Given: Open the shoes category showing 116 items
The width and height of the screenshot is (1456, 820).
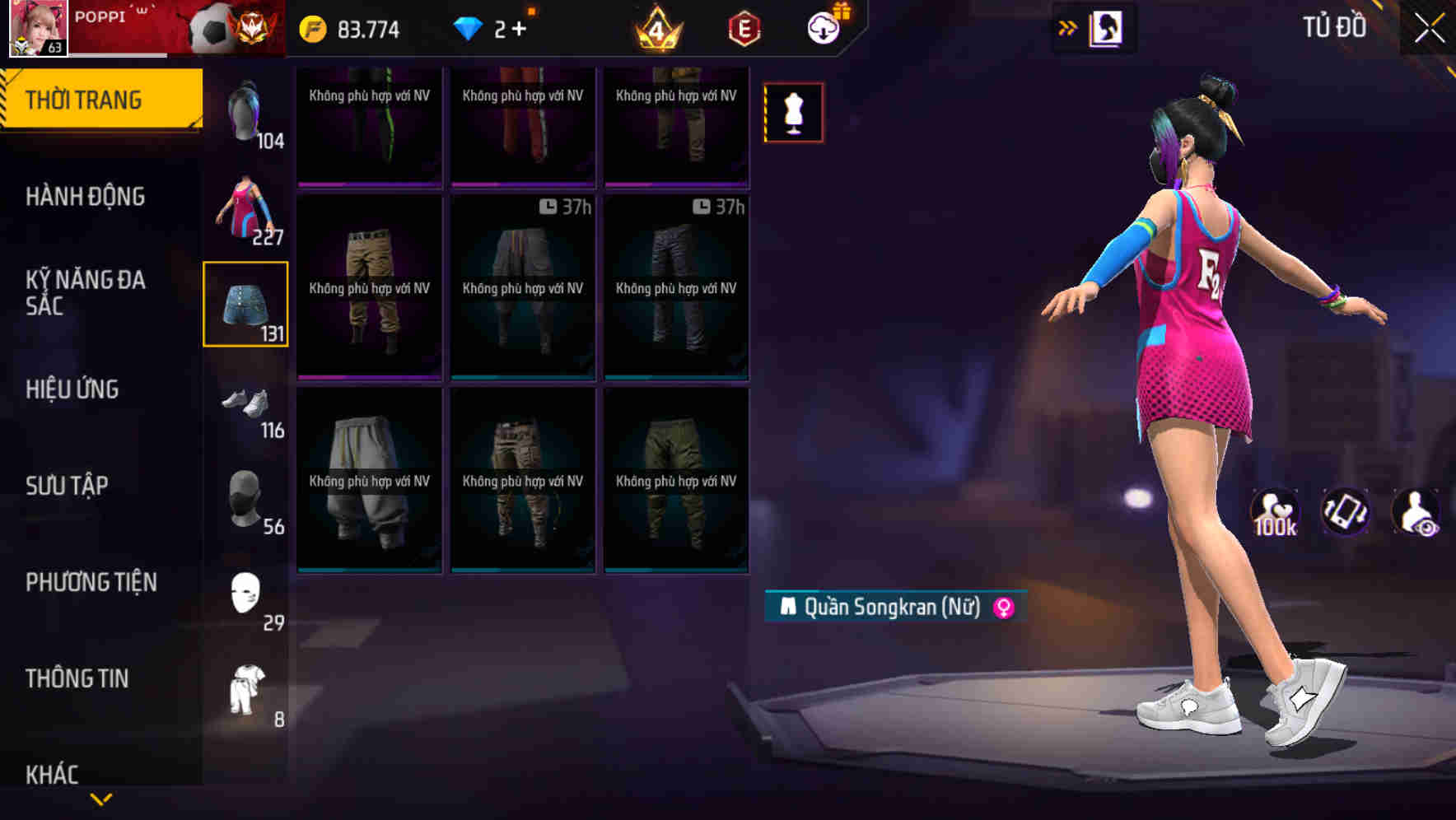Looking at the screenshot, I should pyautogui.click(x=245, y=403).
